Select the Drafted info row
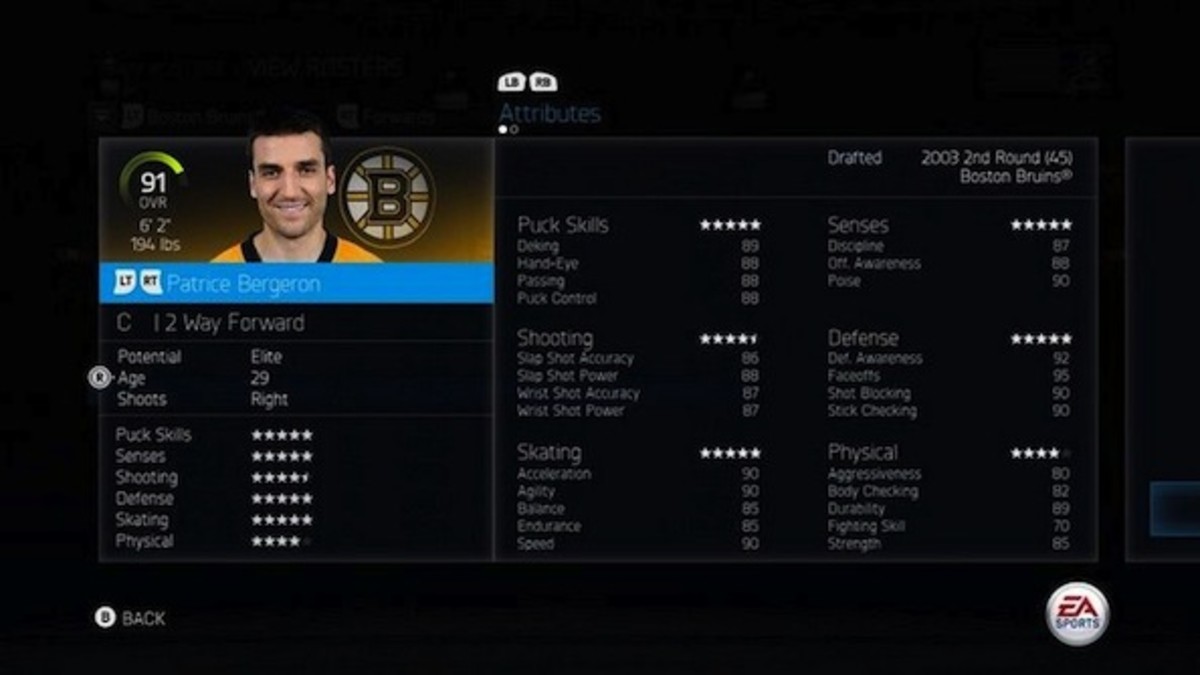 click(x=949, y=166)
